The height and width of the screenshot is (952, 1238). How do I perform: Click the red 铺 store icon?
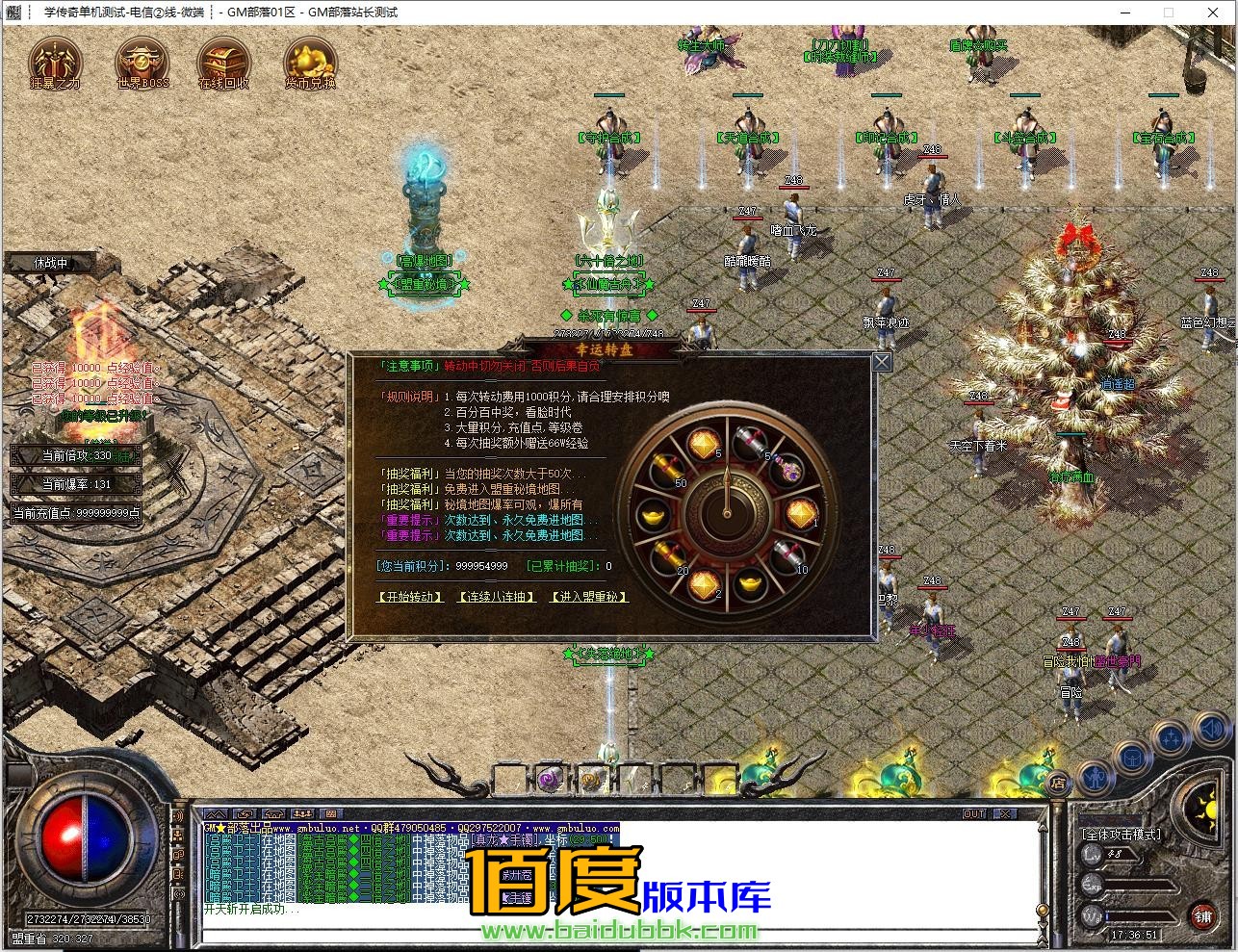pyautogui.click(x=1203, y=917)
